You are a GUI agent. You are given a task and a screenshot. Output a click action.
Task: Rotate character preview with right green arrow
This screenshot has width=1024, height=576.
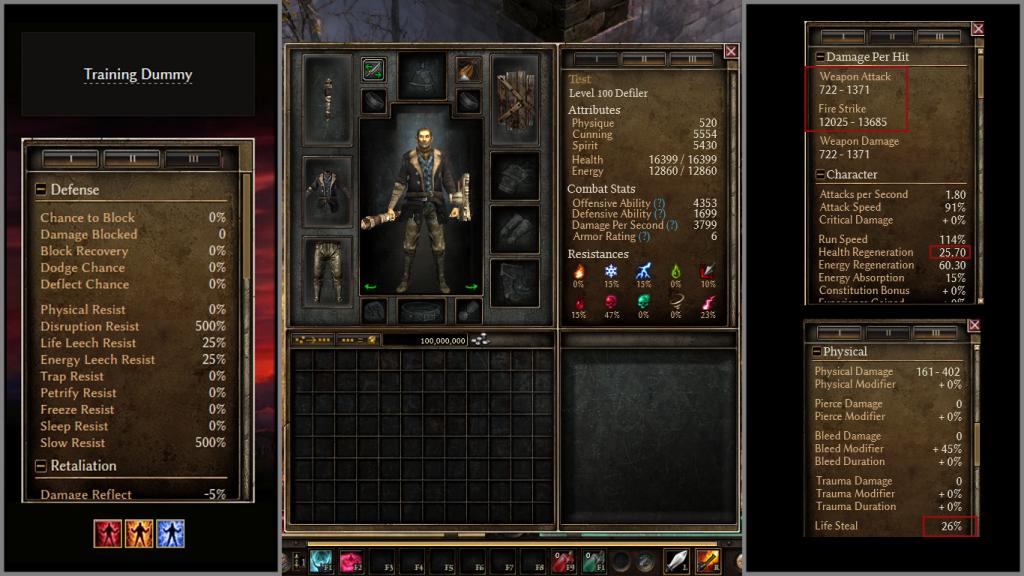471,287
